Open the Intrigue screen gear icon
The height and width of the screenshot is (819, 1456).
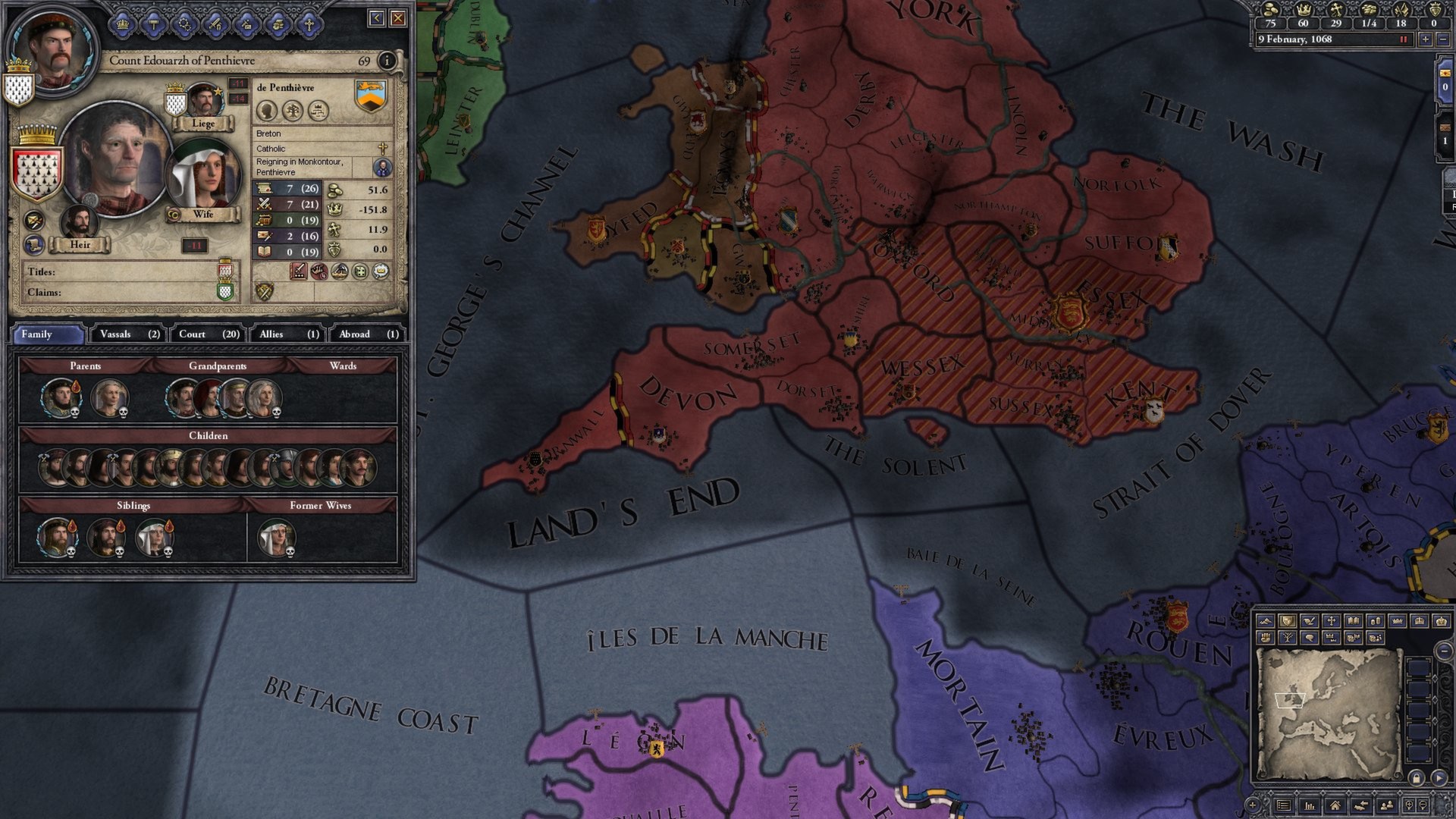(x=185, y=24)
